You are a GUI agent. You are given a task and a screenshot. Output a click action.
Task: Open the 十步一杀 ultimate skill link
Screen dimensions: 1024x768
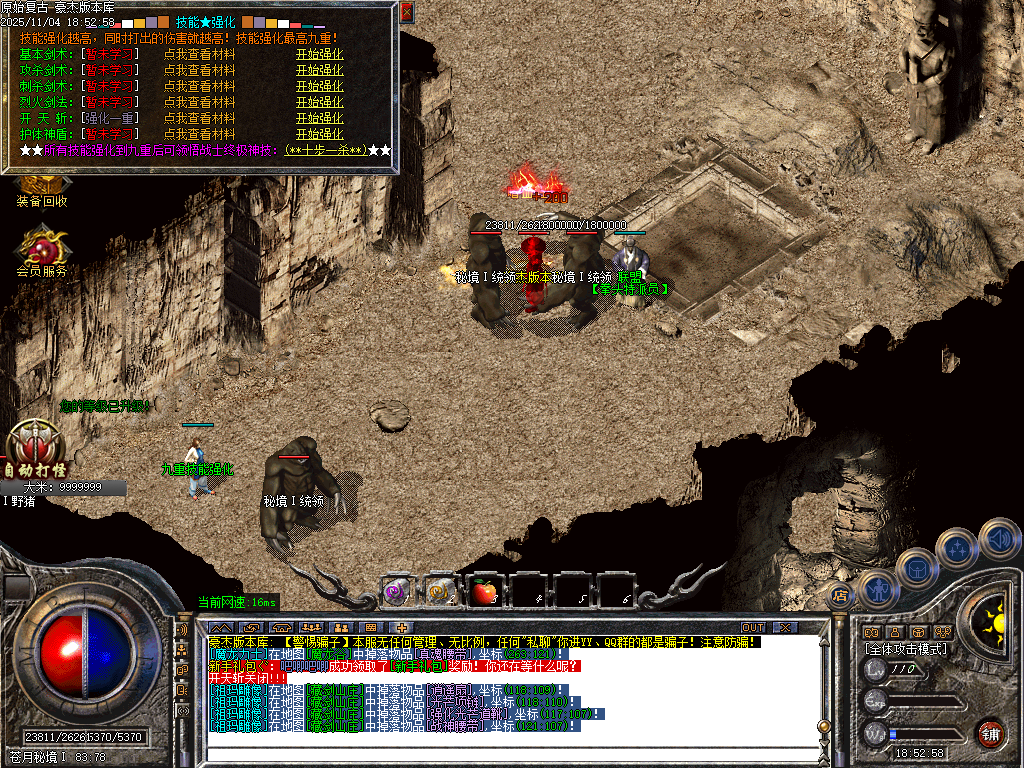[324, 150]
